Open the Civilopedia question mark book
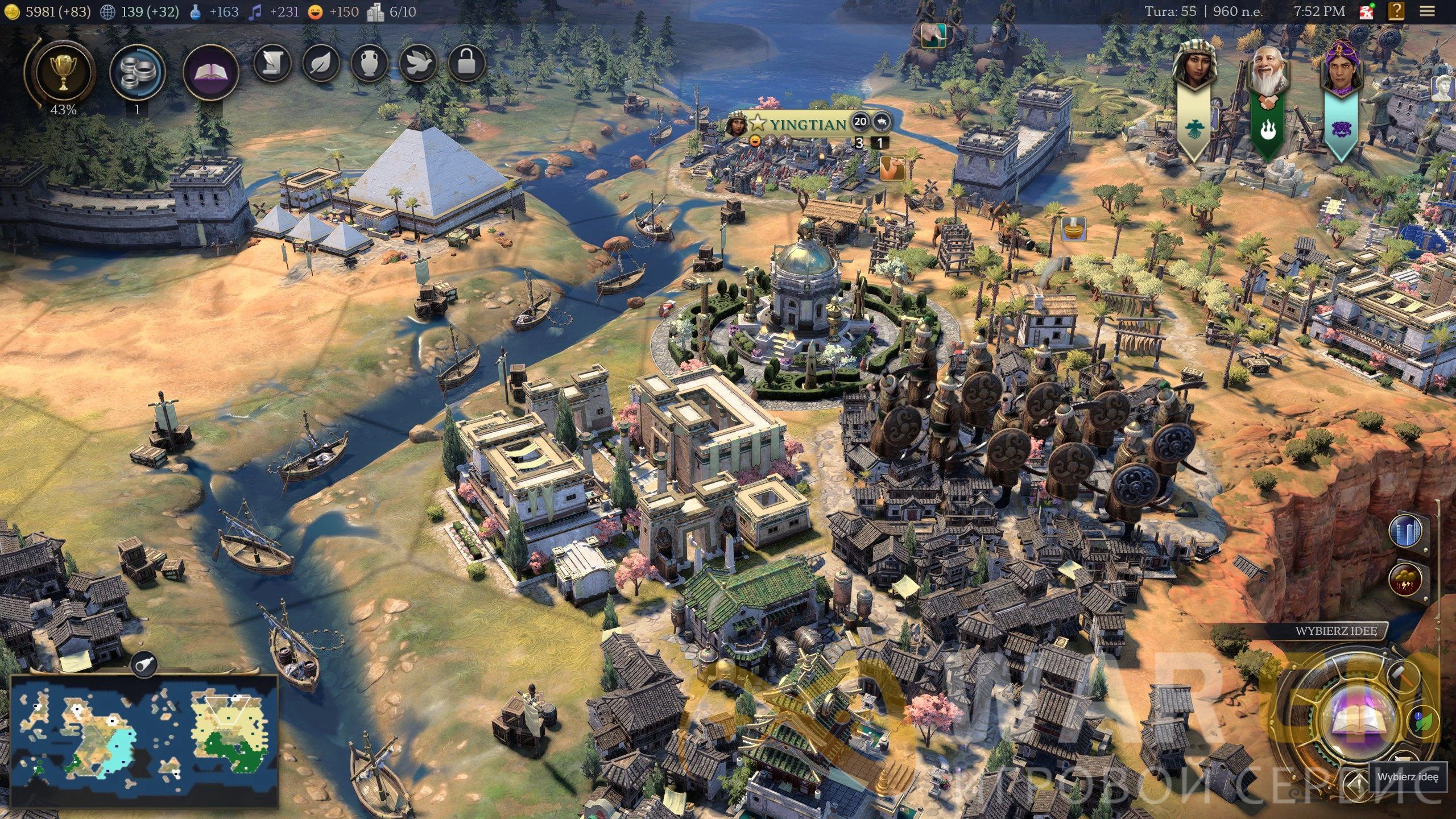 pyautogui.click(x=1397, y=11)
